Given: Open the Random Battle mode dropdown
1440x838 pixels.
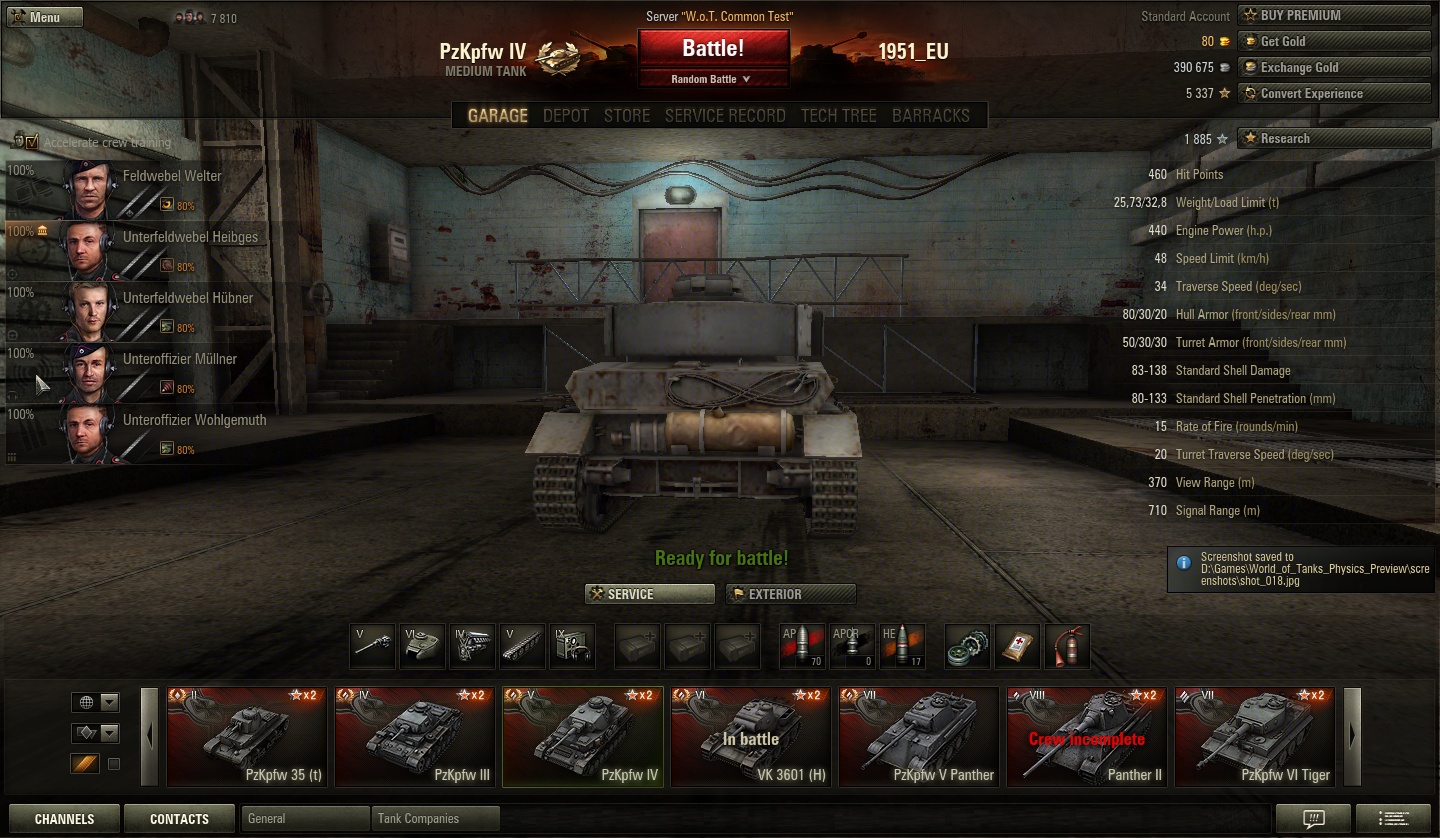Looking at the screenshot, I should coord(713,79).
